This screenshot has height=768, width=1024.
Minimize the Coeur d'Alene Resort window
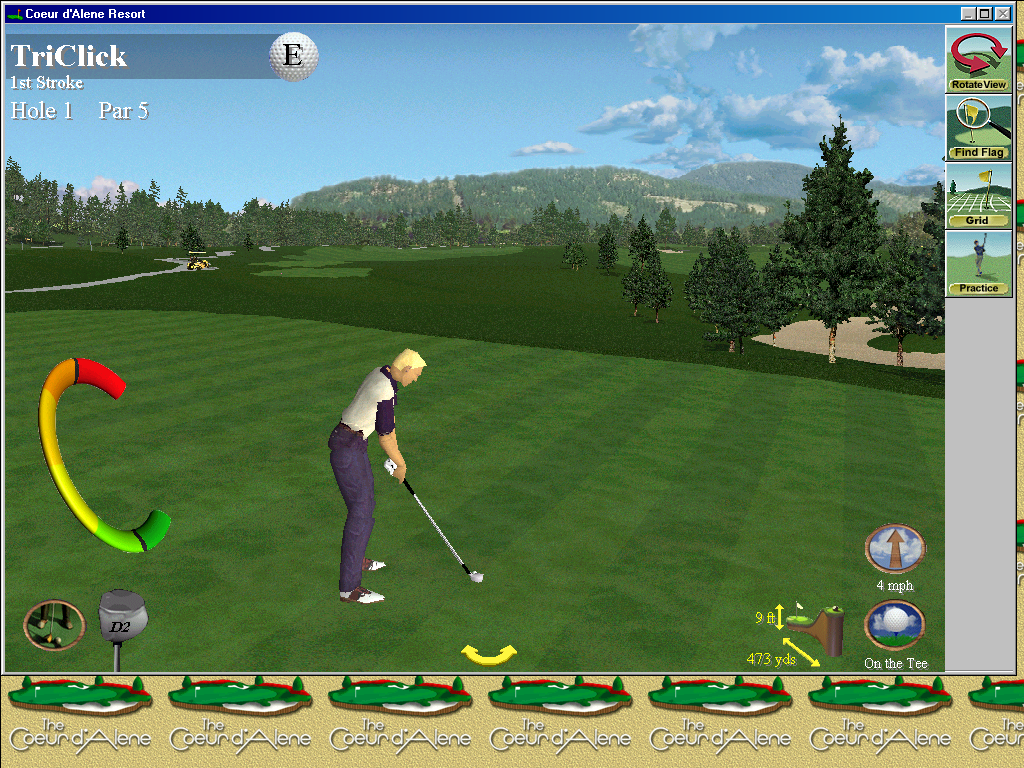click(968, 13)
